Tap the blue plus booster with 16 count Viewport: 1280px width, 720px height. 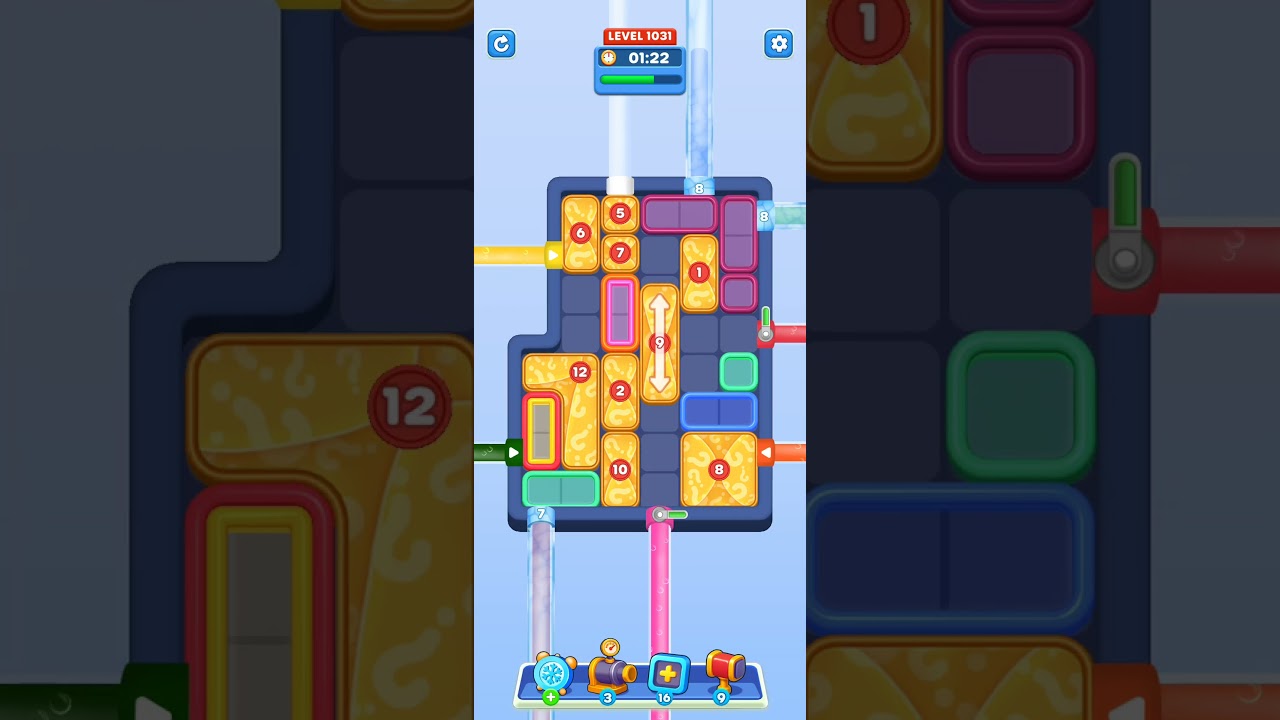click(x=666, y=675)
